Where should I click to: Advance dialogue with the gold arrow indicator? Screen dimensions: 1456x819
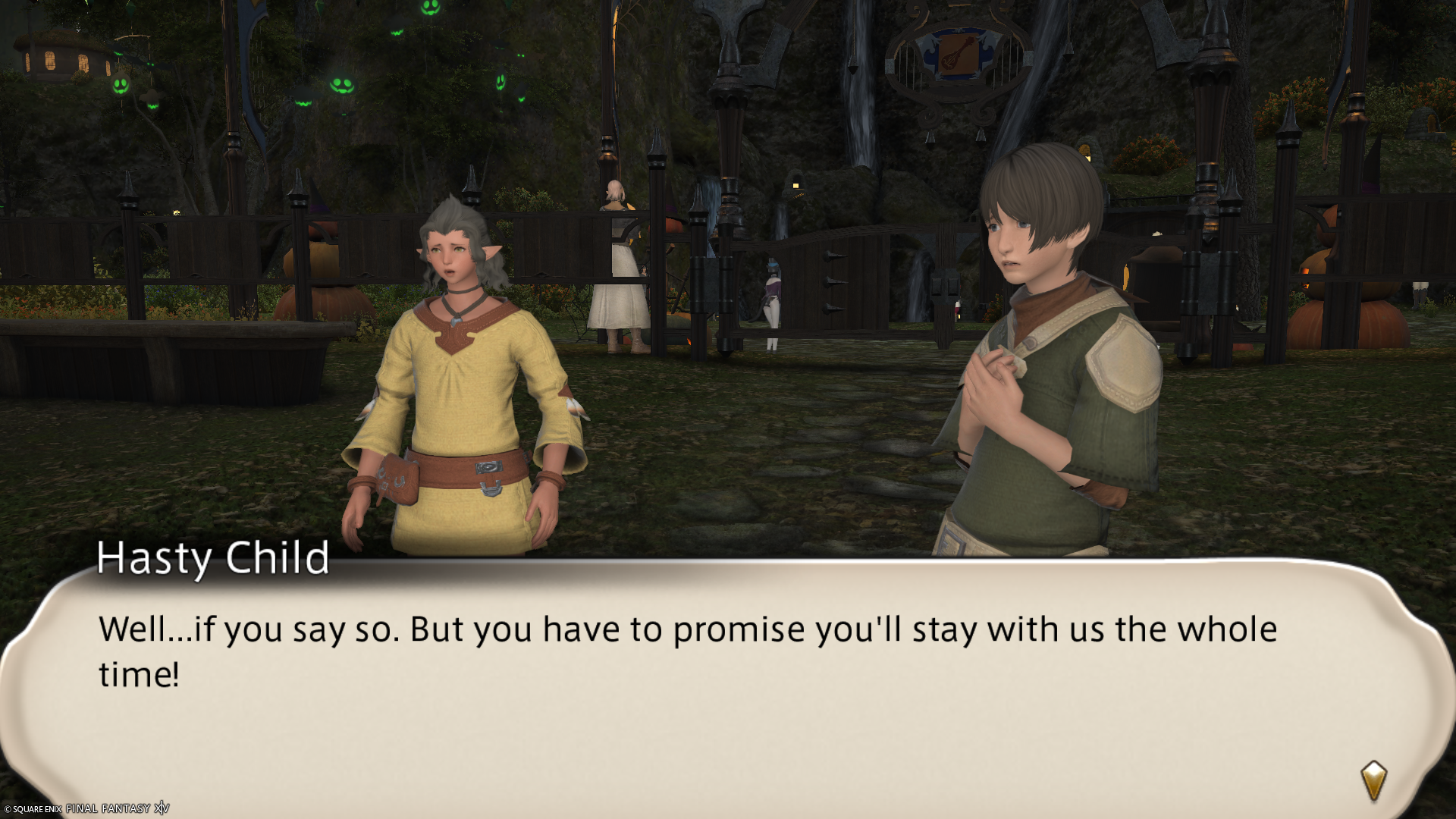(x=1373, y=780)
